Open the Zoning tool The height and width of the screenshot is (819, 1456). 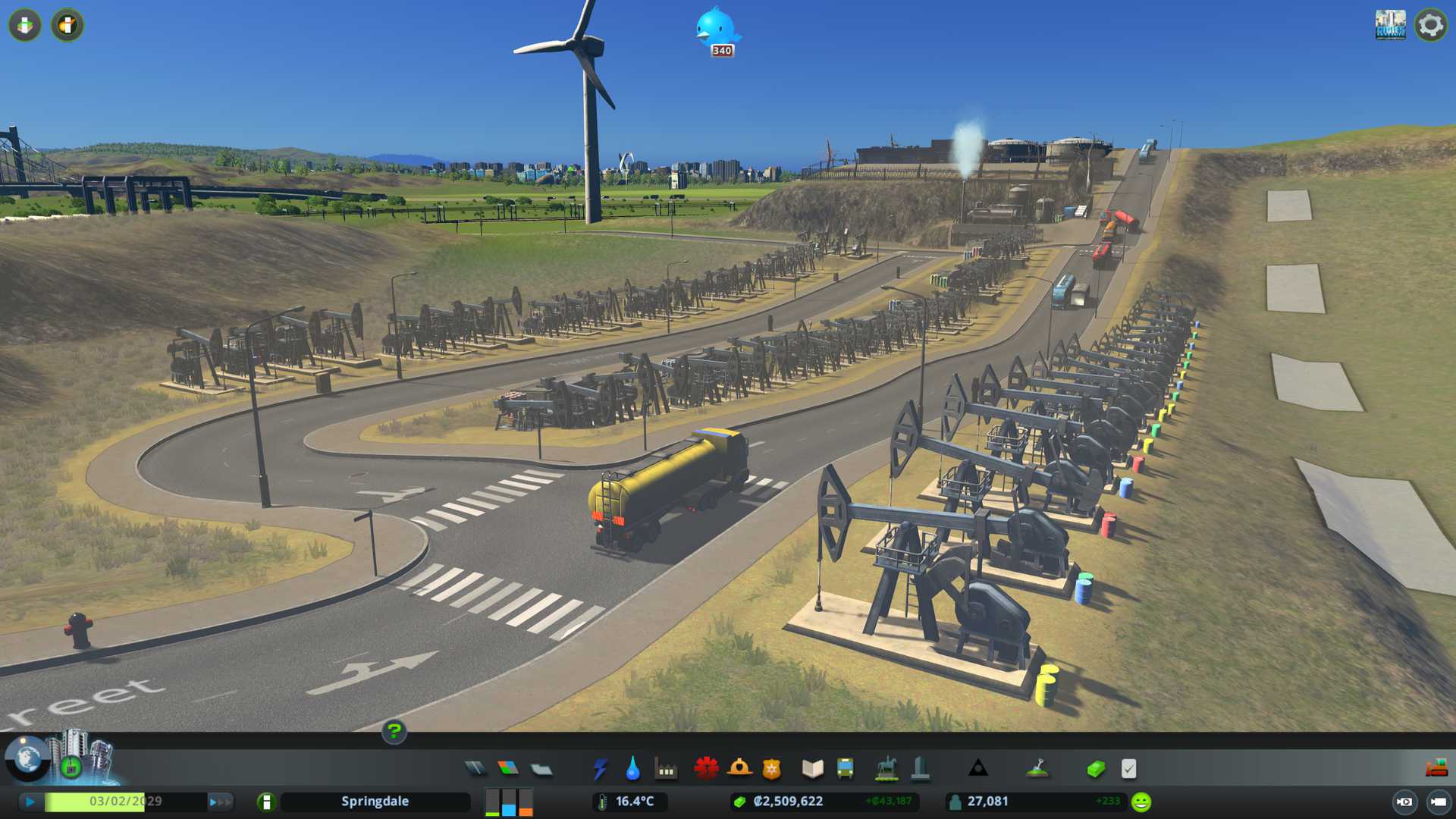tap(508, 769)
